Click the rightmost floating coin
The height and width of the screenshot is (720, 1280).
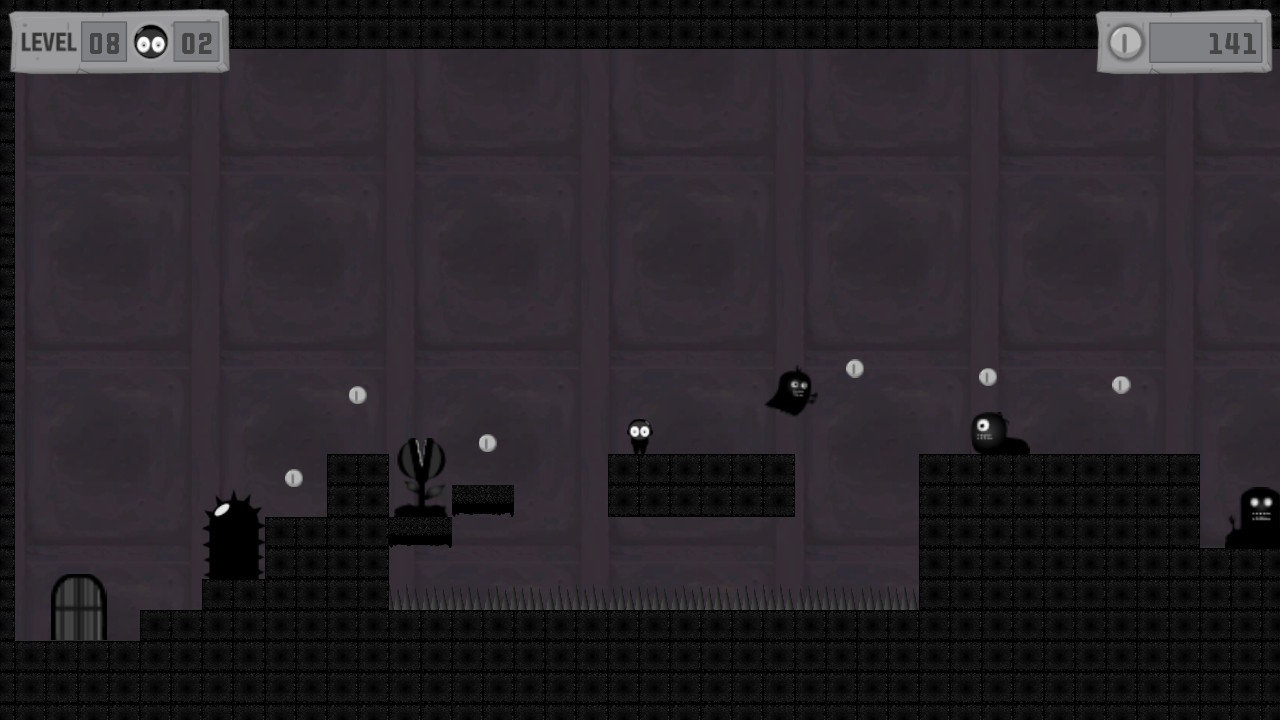click(1120, 385)
